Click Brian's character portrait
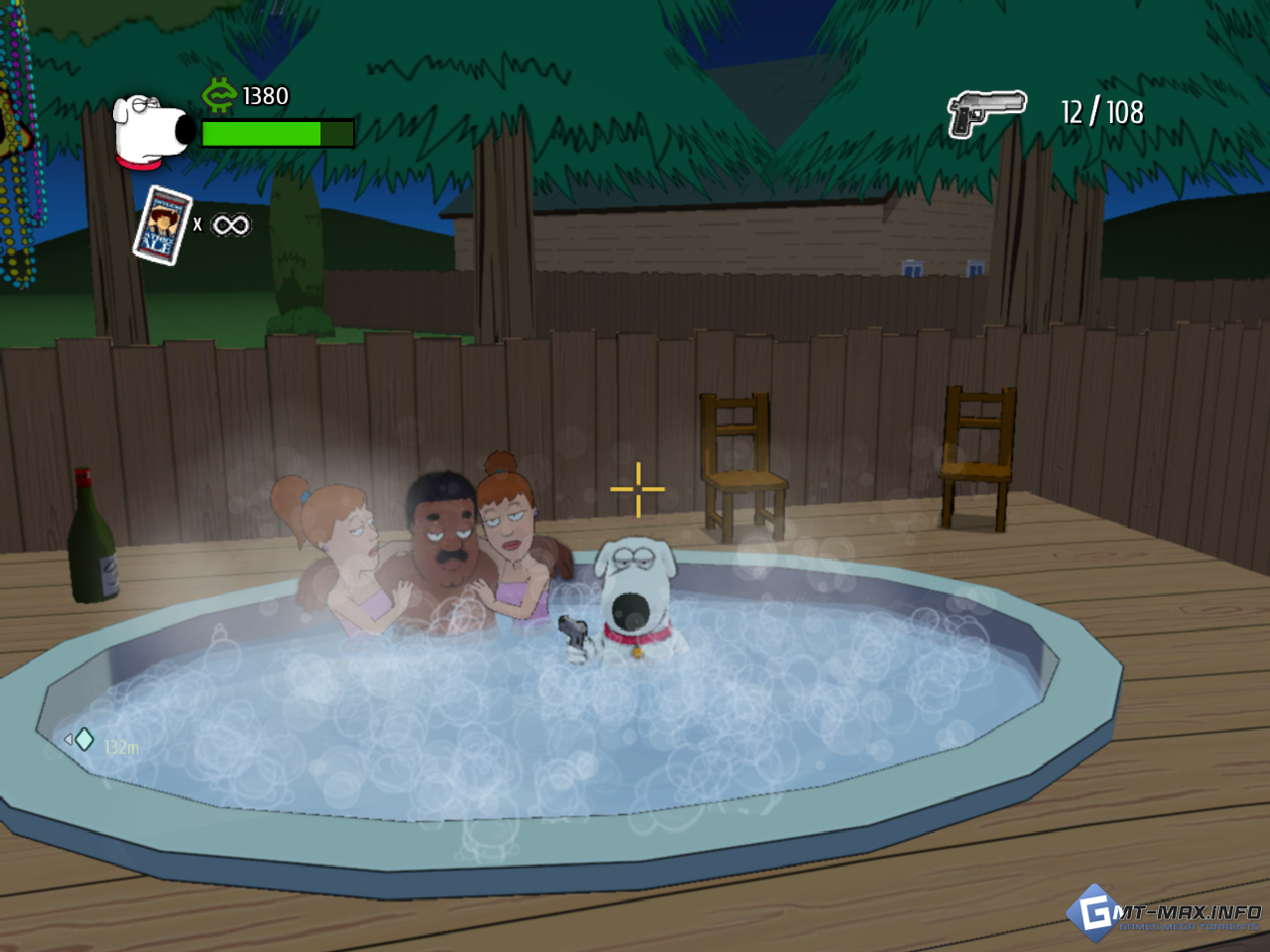1270x952 pixels. [x=151, y=130]
